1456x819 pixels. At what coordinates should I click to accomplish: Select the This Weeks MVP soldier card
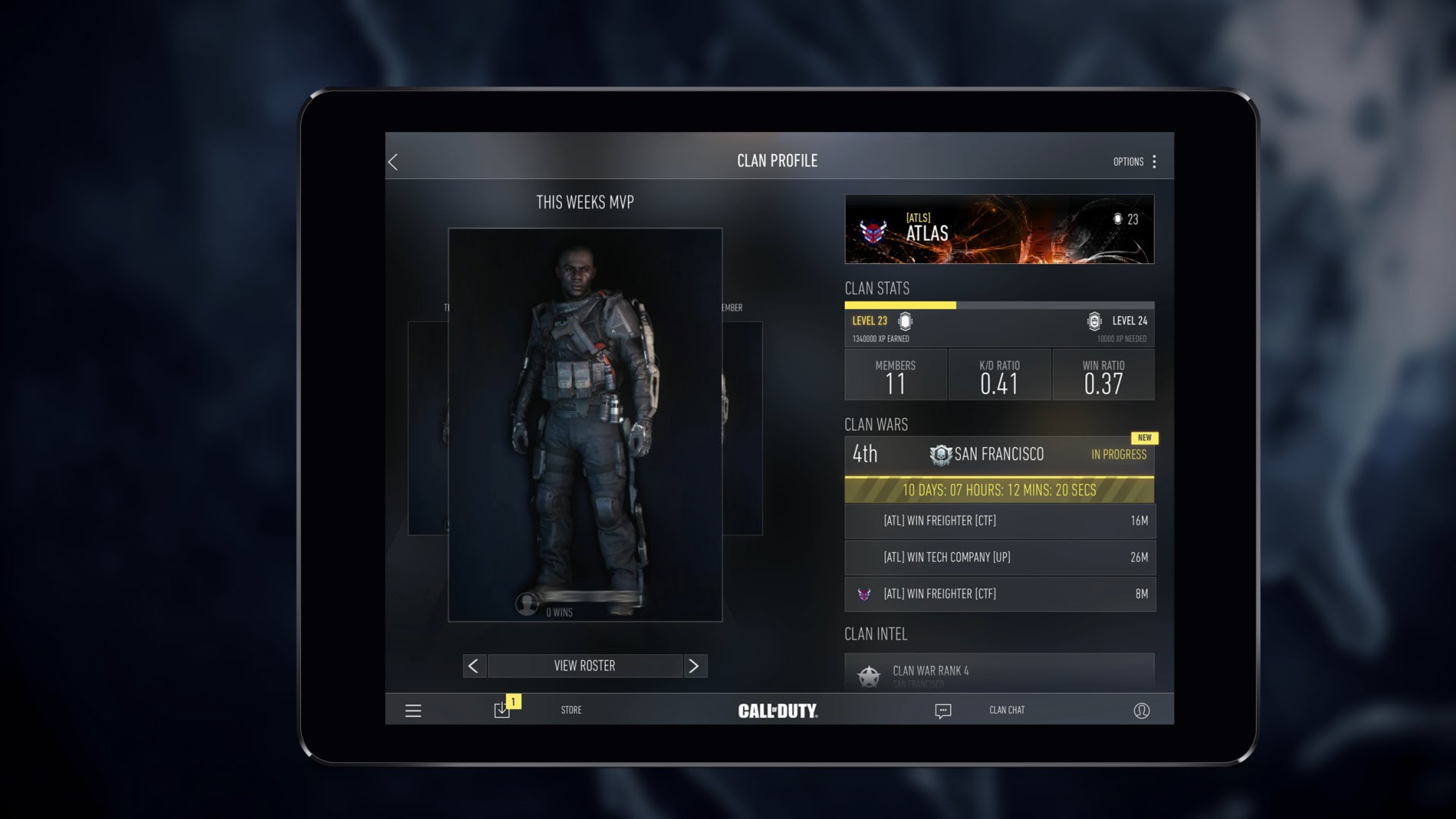tap(585, 425)
